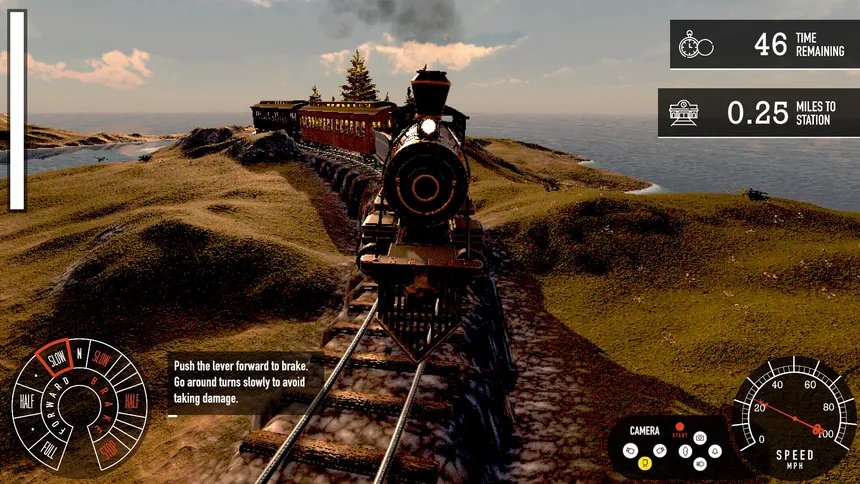
Task: Click the red Start button
Action: click(x=680, y=428)
